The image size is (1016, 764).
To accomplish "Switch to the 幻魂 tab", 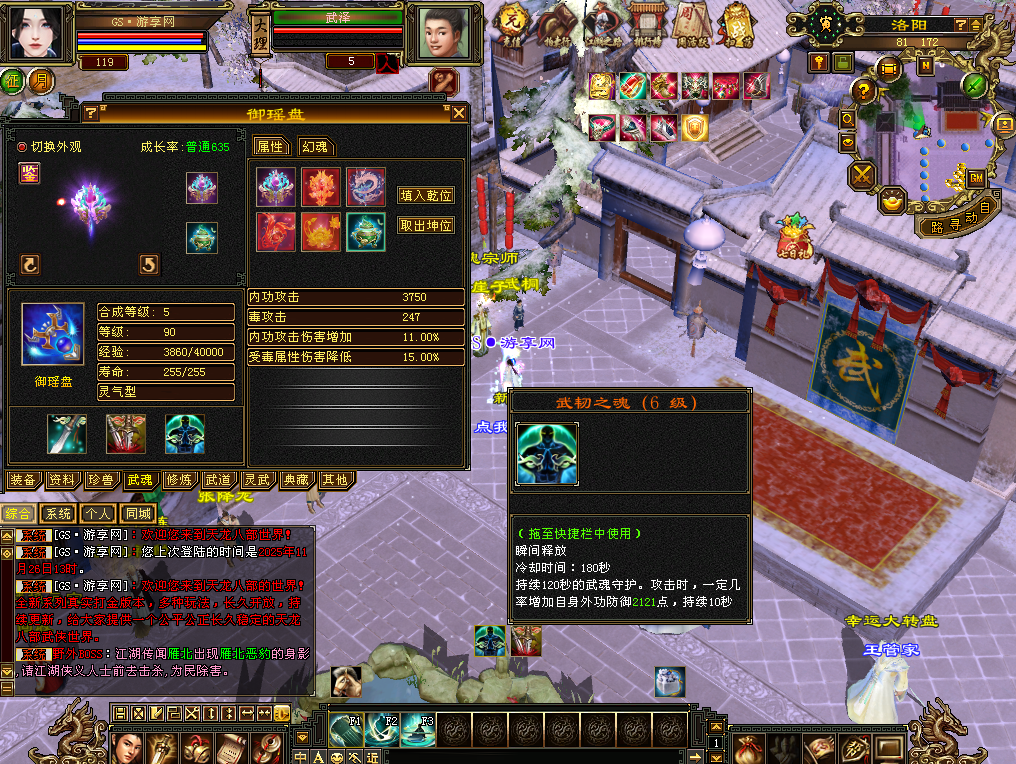I will pyautogui.click(x=313, y=147).
